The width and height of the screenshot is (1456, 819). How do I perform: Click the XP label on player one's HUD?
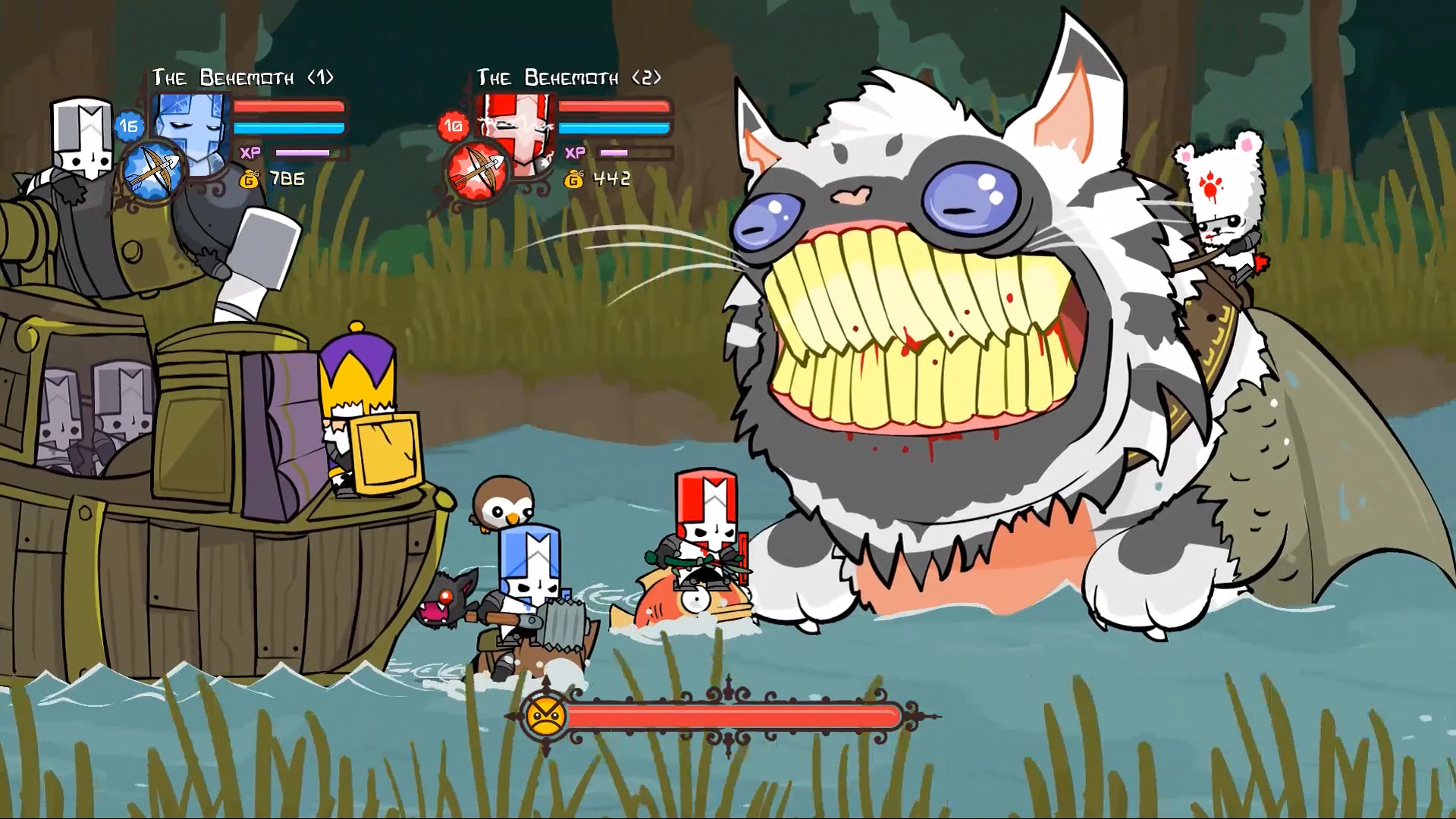(x=252, y=152)
